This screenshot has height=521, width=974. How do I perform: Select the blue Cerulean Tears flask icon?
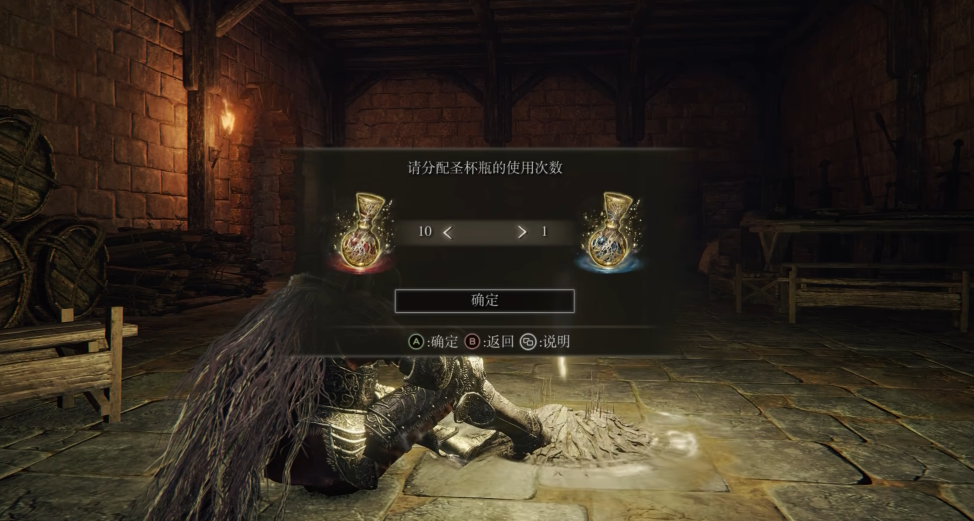pyautogui.click(x=609, y=233)
